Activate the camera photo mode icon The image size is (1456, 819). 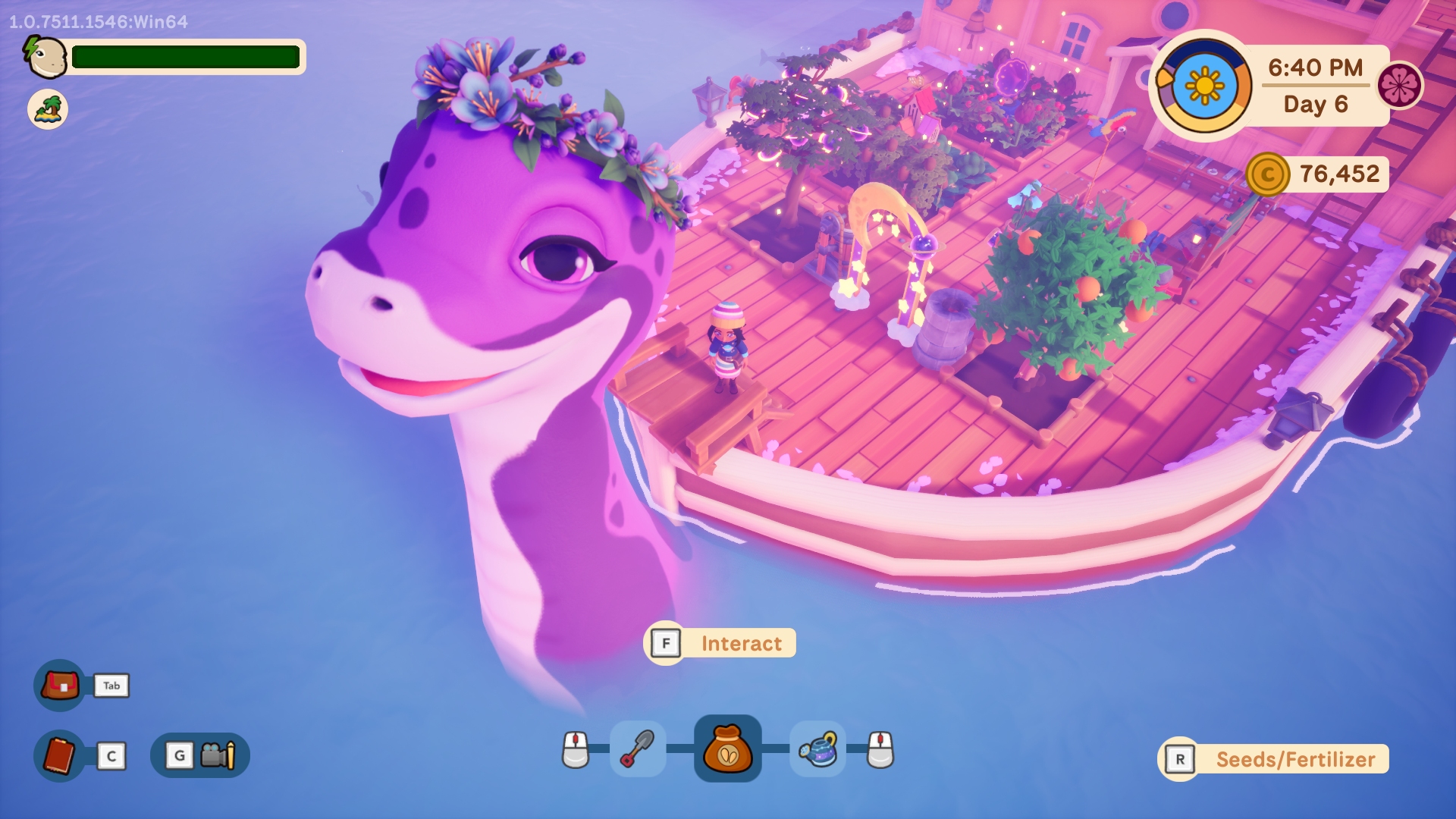coord(218,755)
